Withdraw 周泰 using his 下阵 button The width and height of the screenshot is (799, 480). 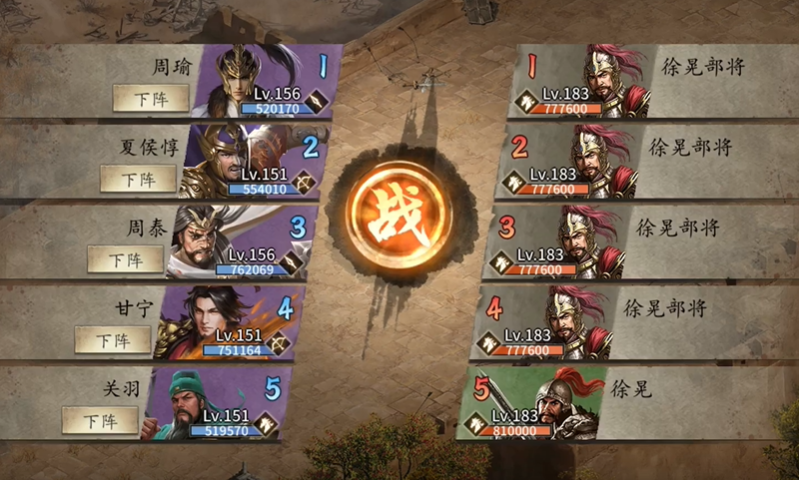pos(126,259)
